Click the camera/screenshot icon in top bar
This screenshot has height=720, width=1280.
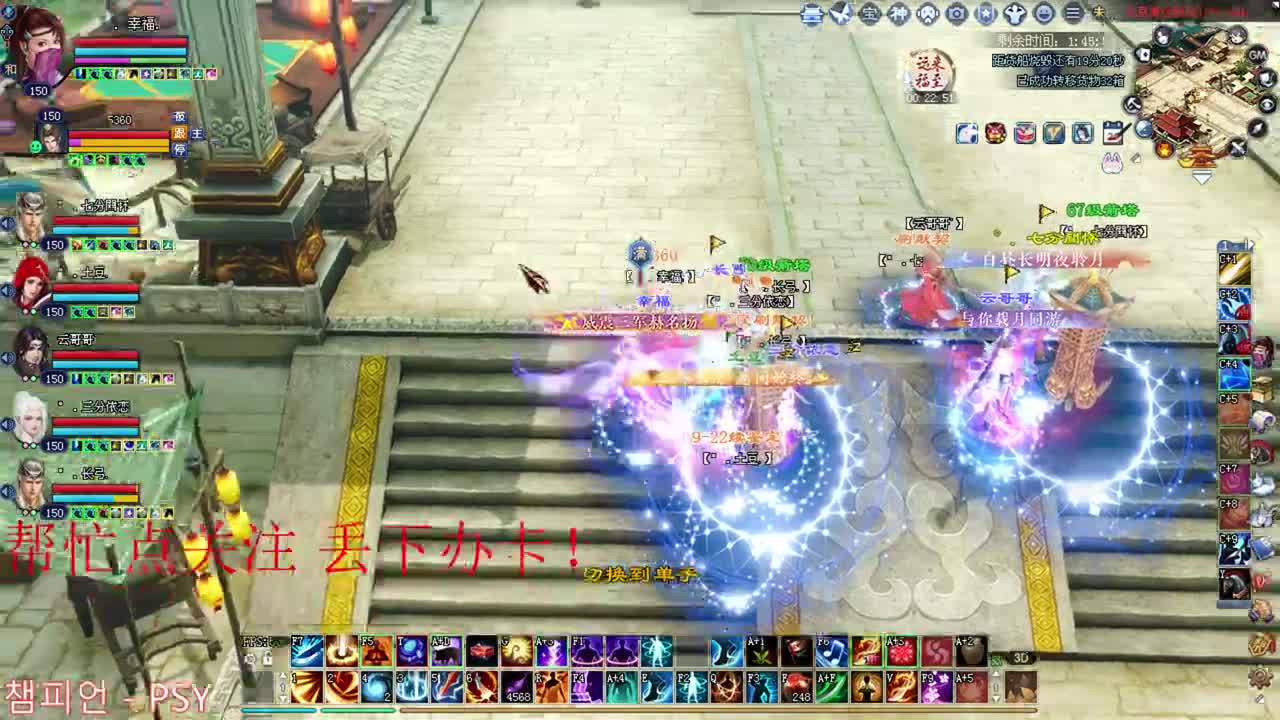point(957,13)
